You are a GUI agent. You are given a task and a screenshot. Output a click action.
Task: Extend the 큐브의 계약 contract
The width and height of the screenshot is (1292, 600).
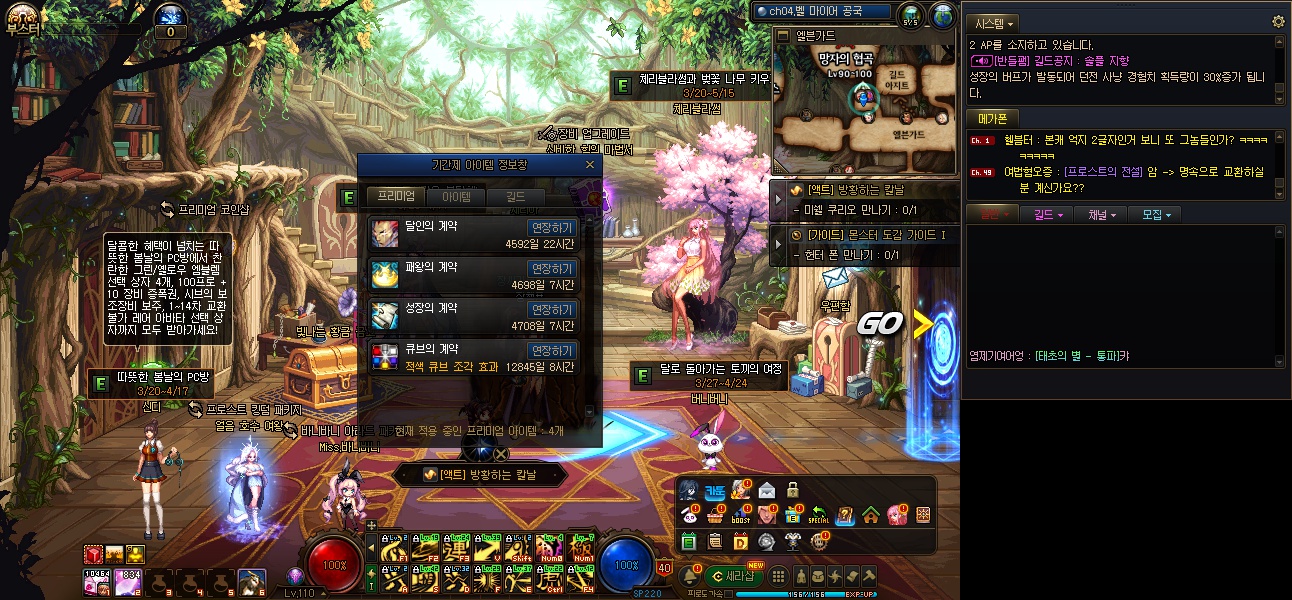[552, 351]
